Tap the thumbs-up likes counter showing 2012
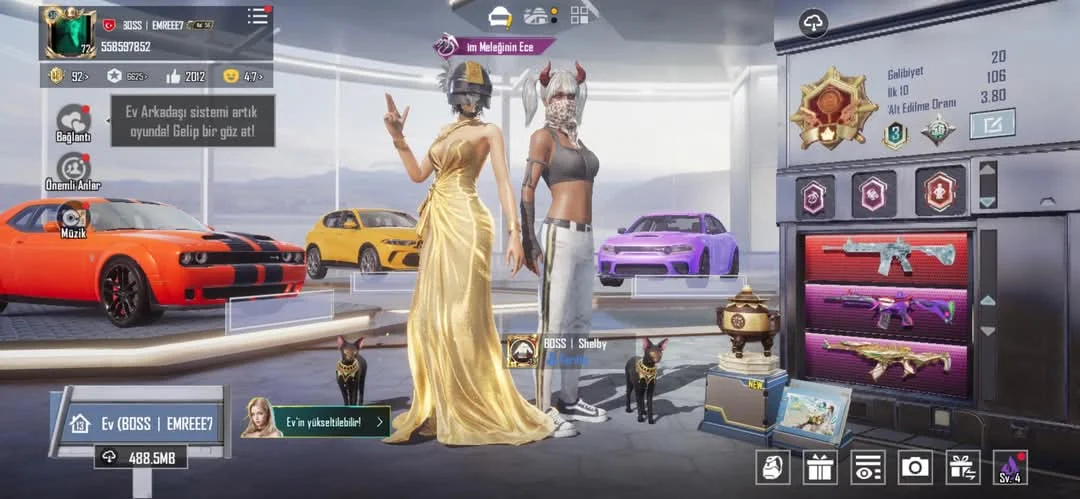The image size is (1080, 499). [x=186, y=76]
